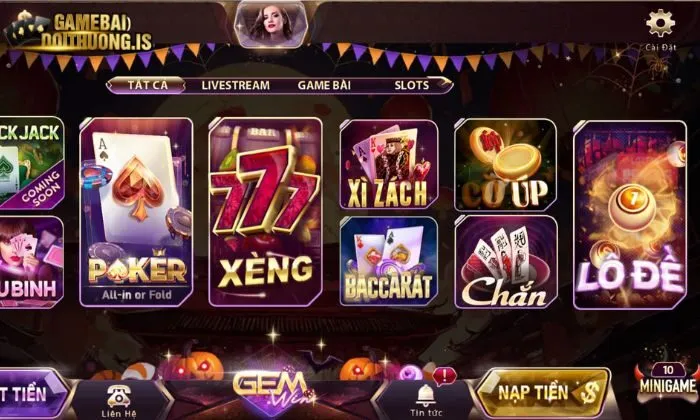Open Tin Tức news bell
This screenshot has width=700, height=420.
point(427,397)
